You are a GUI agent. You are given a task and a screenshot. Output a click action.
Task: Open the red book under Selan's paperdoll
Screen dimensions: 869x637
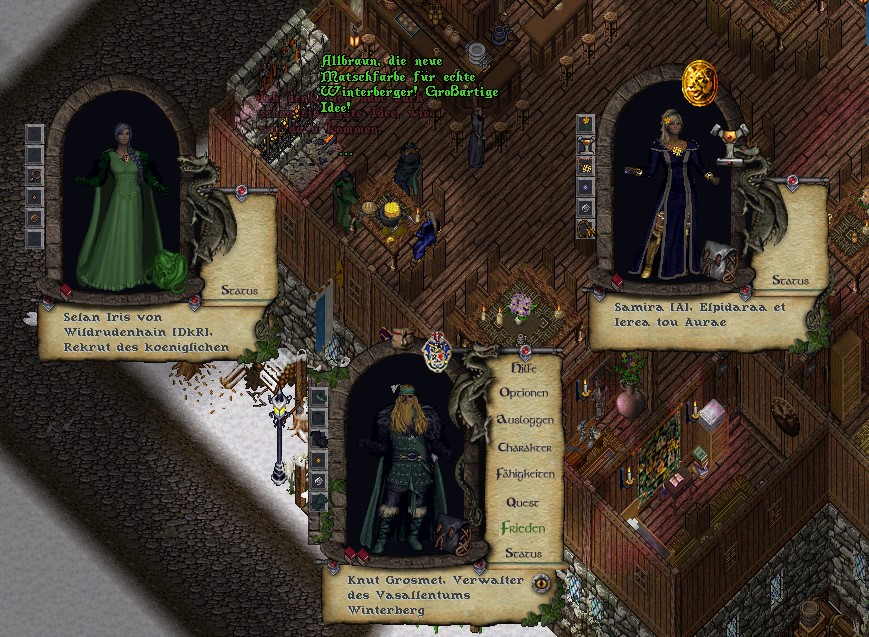click(68, 292)
